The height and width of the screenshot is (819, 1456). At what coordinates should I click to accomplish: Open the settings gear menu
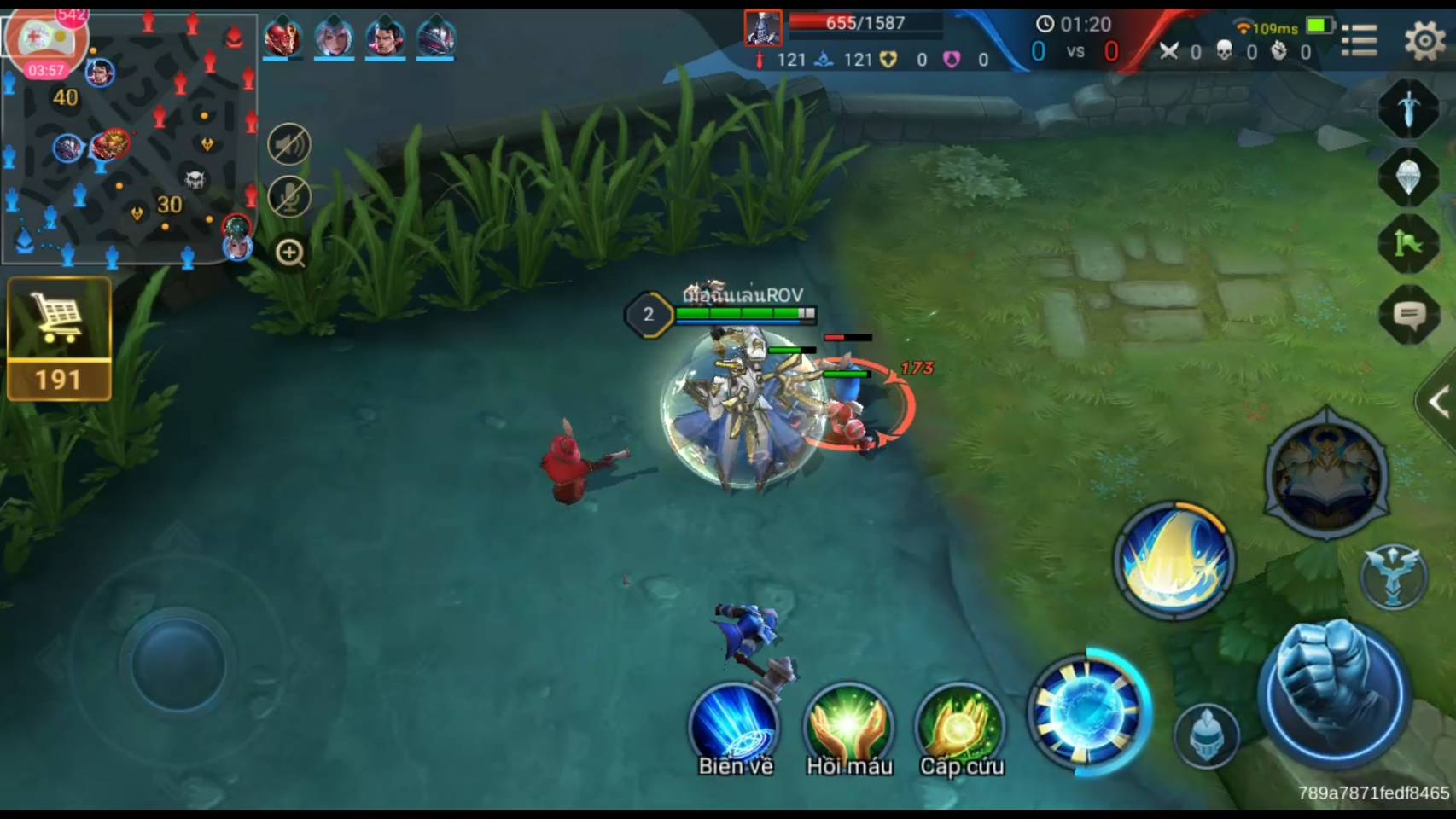1424,39
